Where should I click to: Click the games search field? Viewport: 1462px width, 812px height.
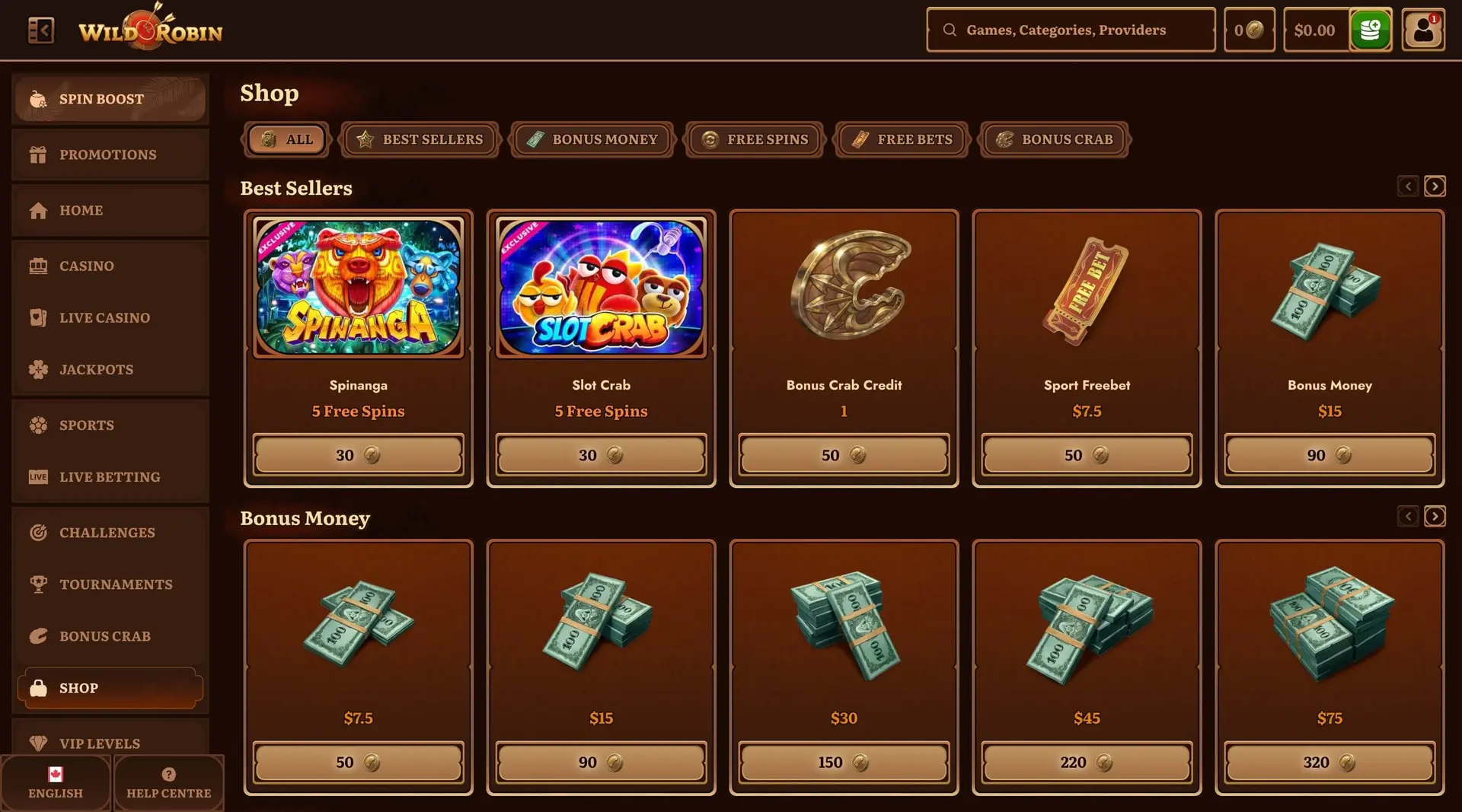point(1071,30)
